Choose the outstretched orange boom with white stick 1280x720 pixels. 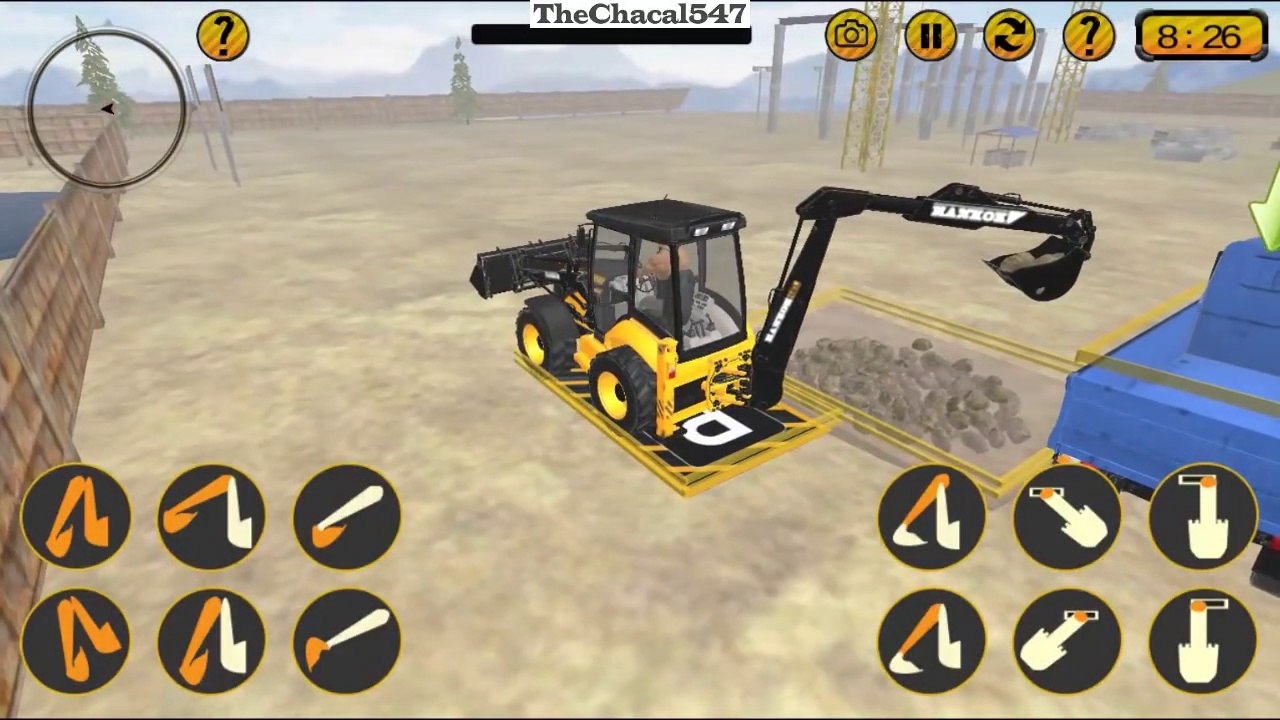tap(211, 516)
